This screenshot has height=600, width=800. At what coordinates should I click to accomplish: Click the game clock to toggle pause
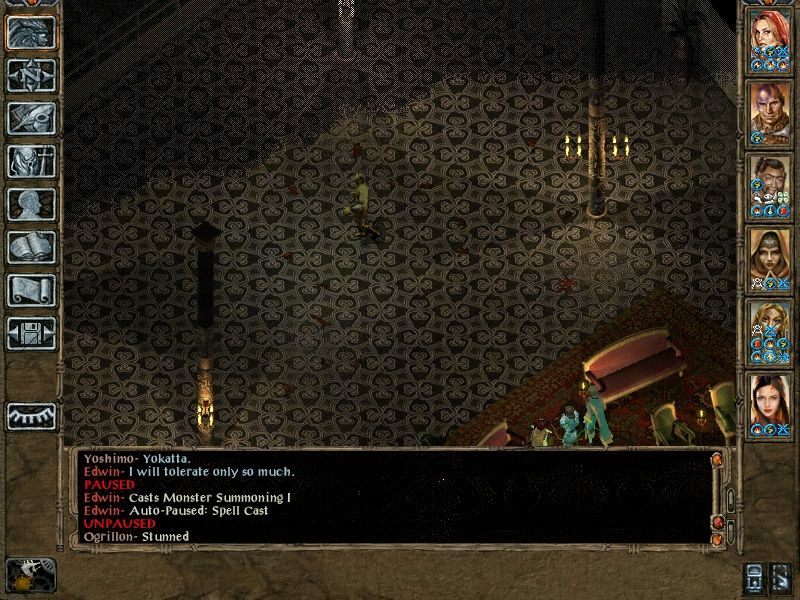pos(30,575)
